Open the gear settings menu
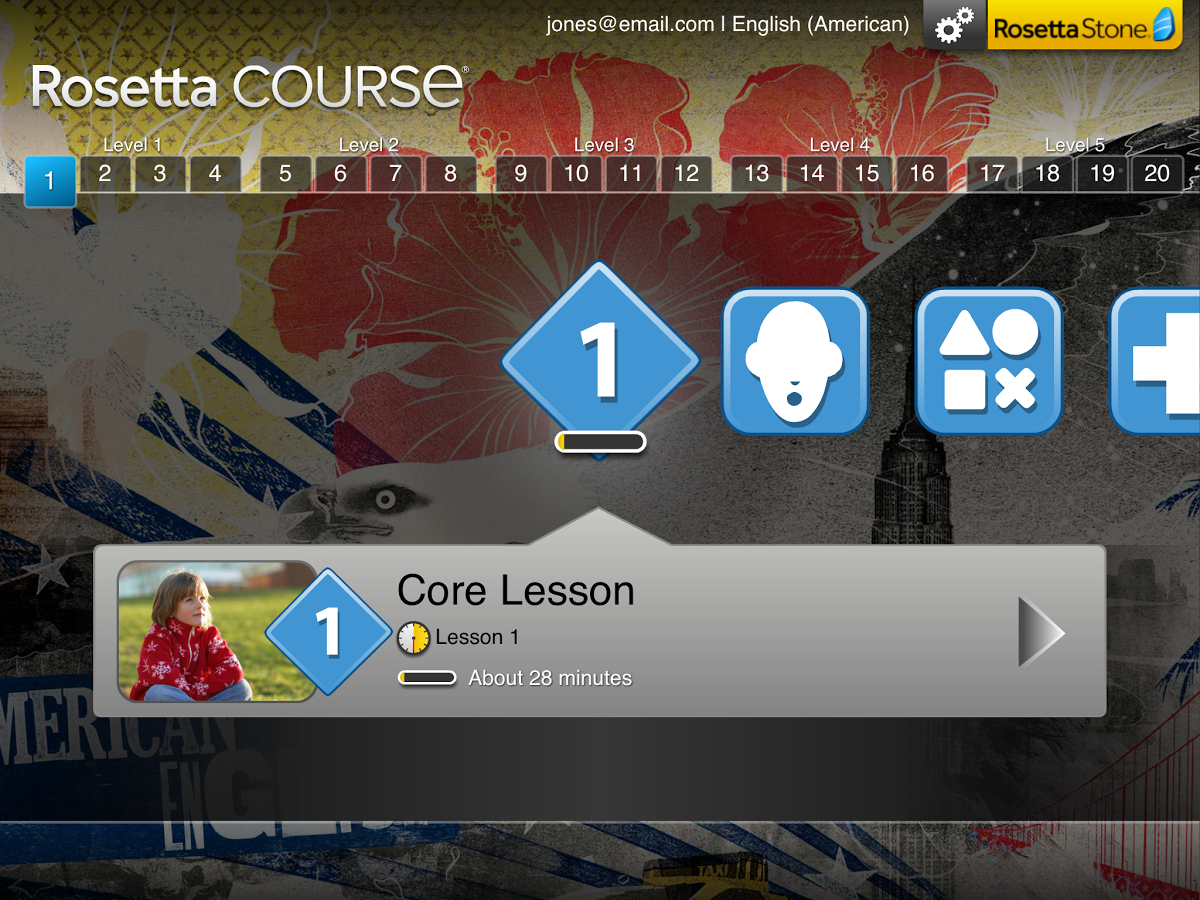Image resolution: width=1200 pixels, height=900 pixels. [954, 25]
